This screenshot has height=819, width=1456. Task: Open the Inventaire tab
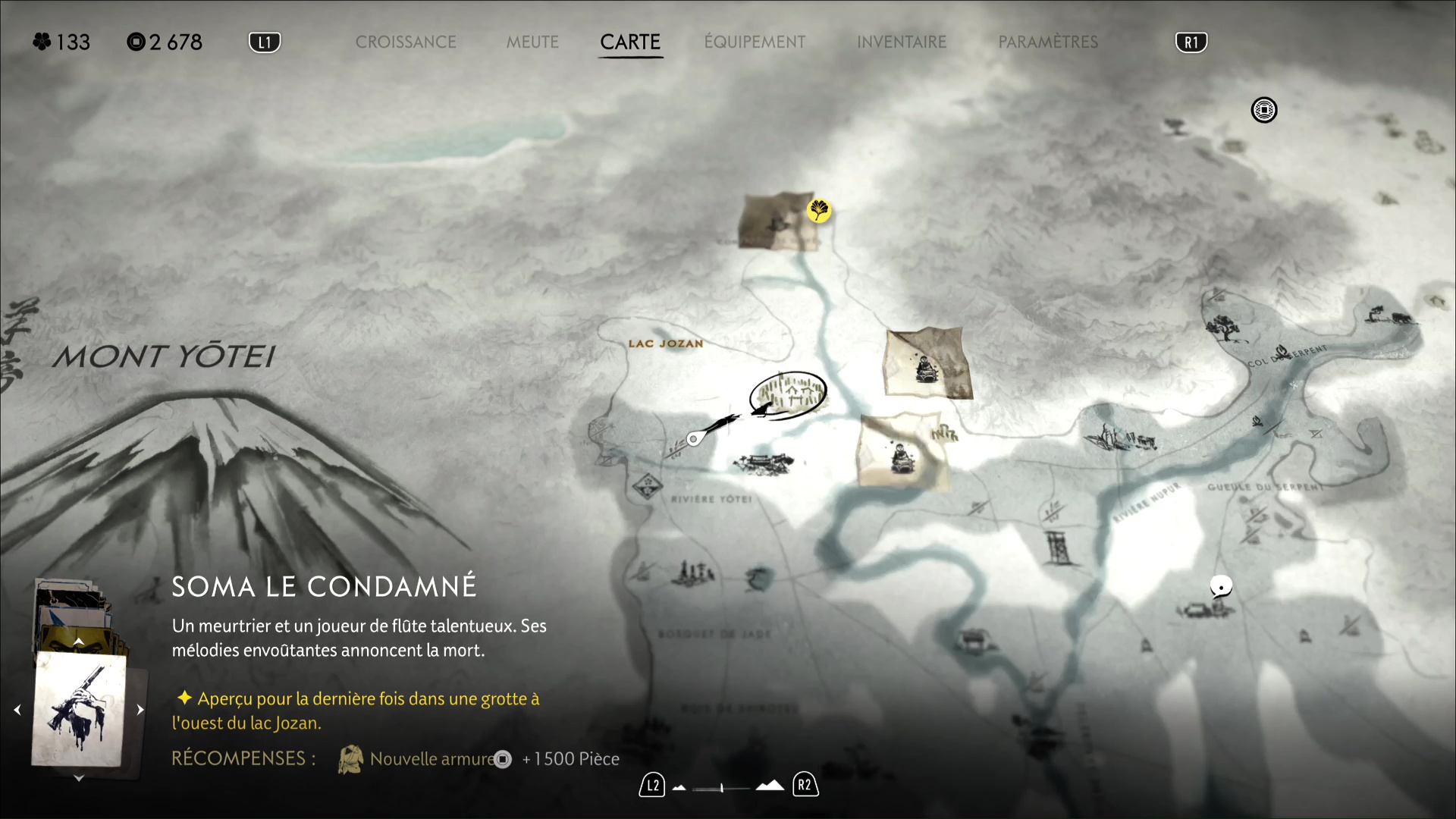(x=902, y=42)
